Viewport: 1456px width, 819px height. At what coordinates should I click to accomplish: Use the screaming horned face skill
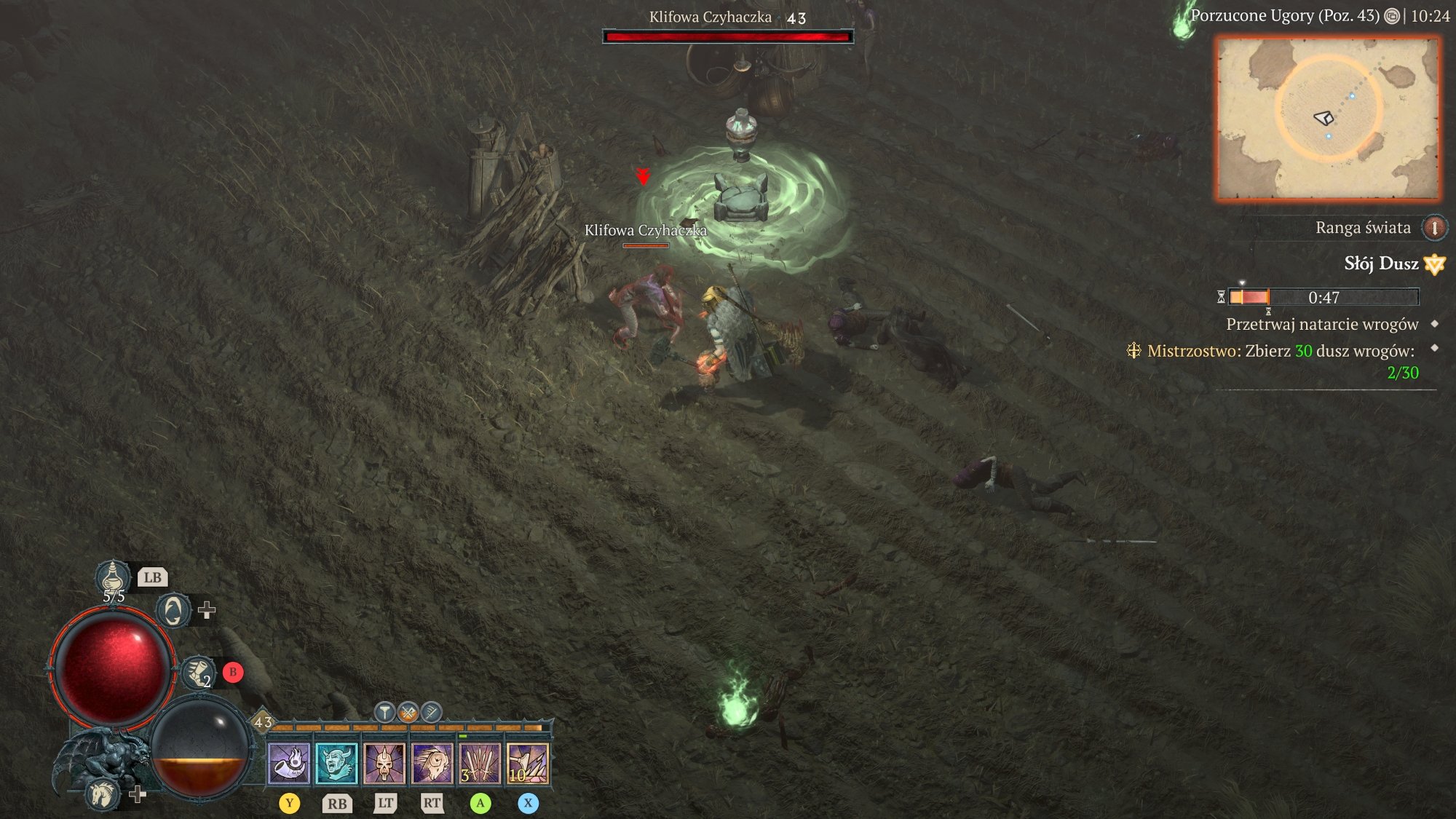336,764
